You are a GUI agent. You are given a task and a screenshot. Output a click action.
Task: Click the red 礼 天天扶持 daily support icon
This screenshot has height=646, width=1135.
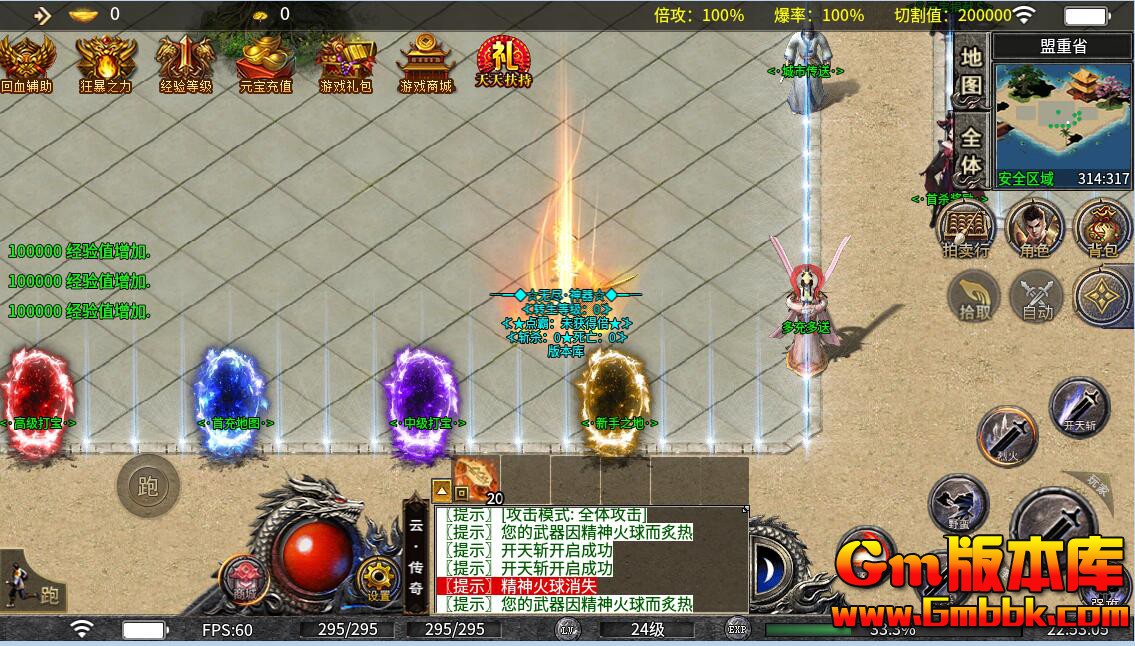point(503,62)
